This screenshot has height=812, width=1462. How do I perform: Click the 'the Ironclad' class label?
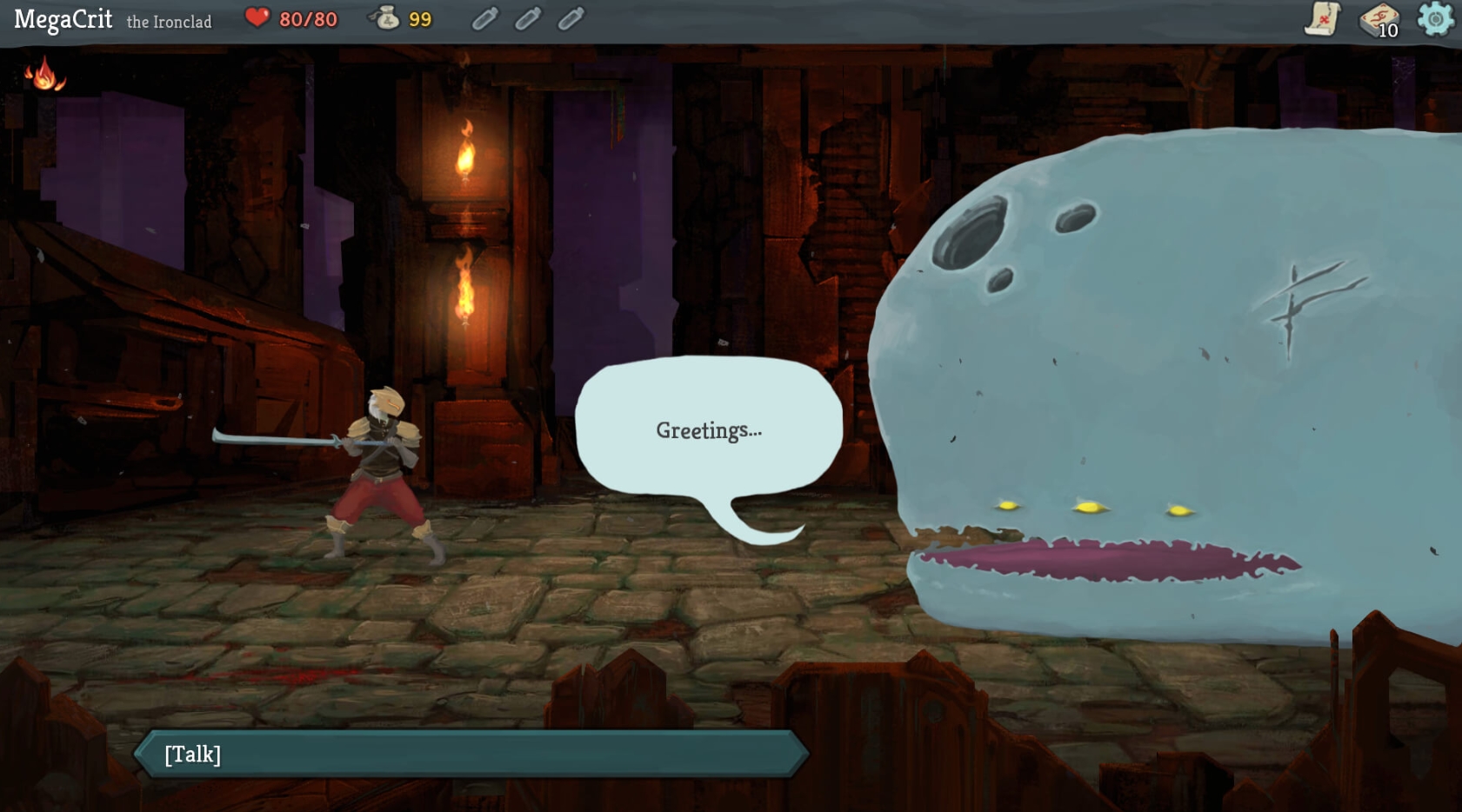pos(170,22)
